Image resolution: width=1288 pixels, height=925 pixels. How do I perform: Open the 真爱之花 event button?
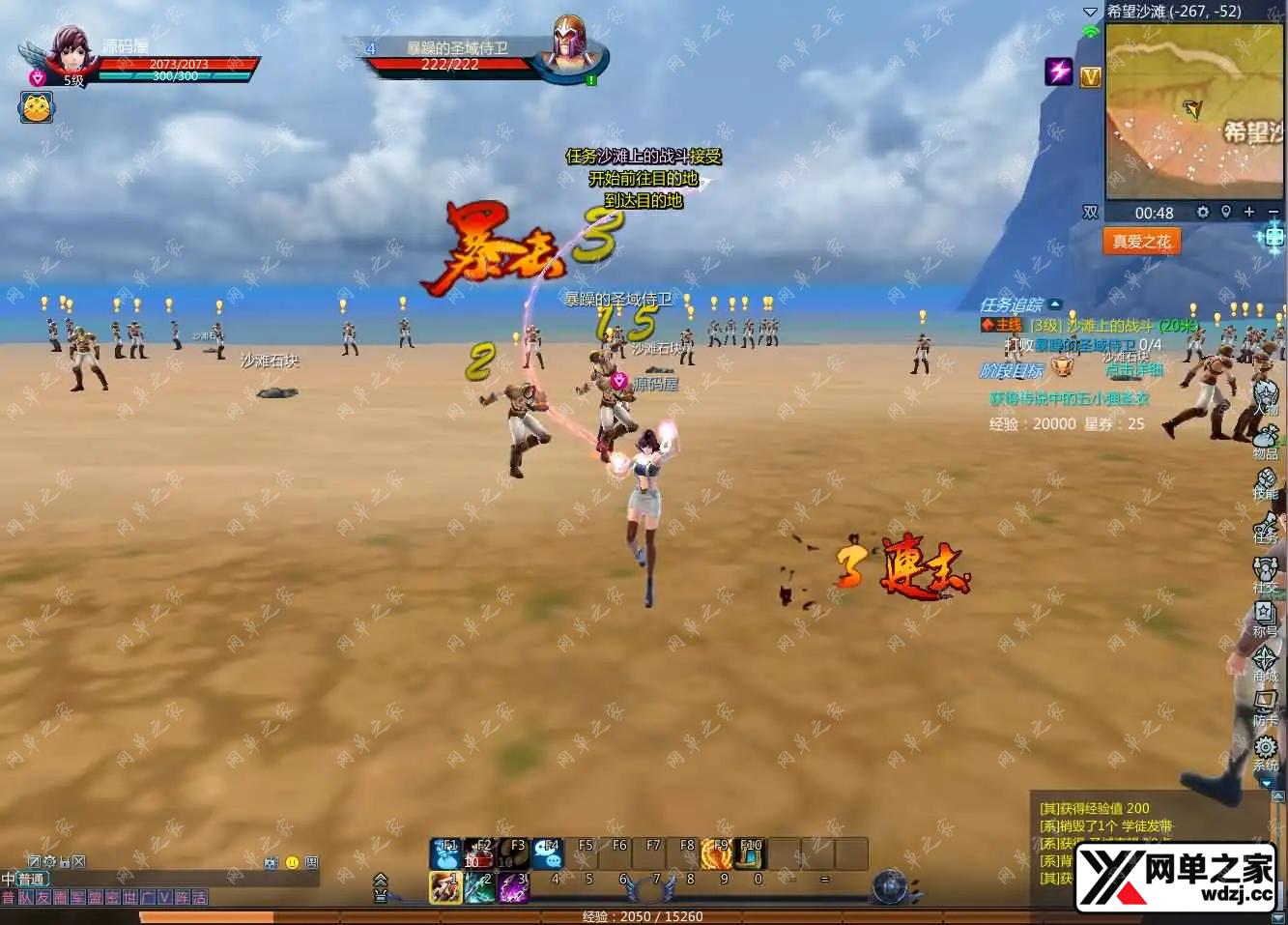pyautogui.click(x=1141, y=242)
